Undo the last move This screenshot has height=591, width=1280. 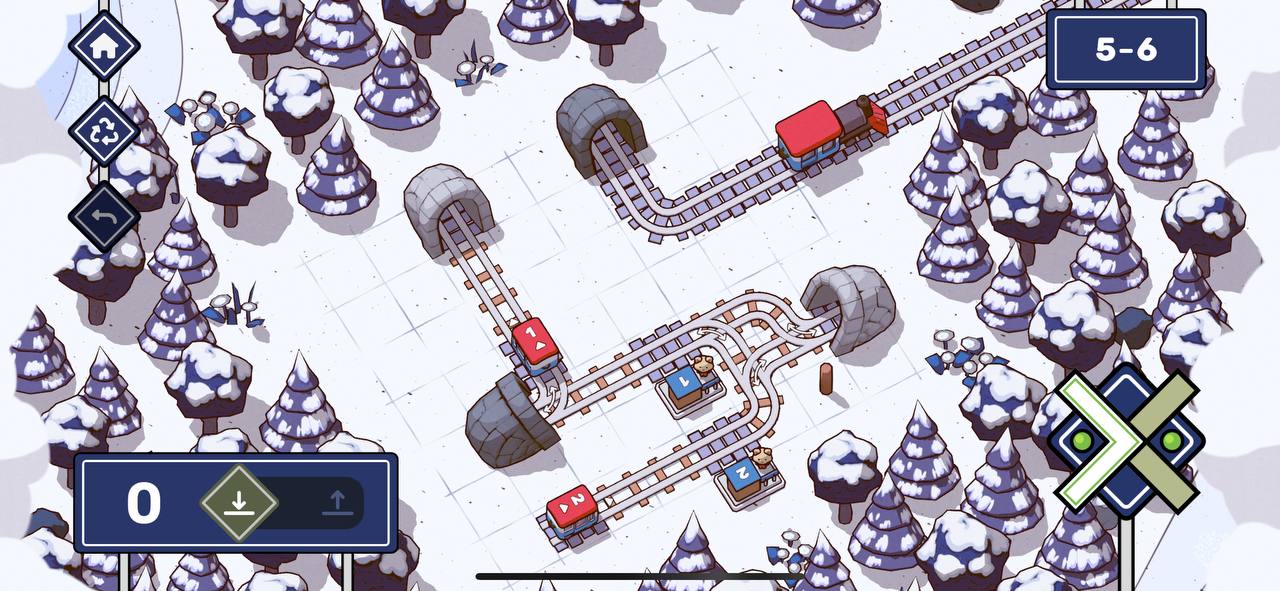click(104, 216)
